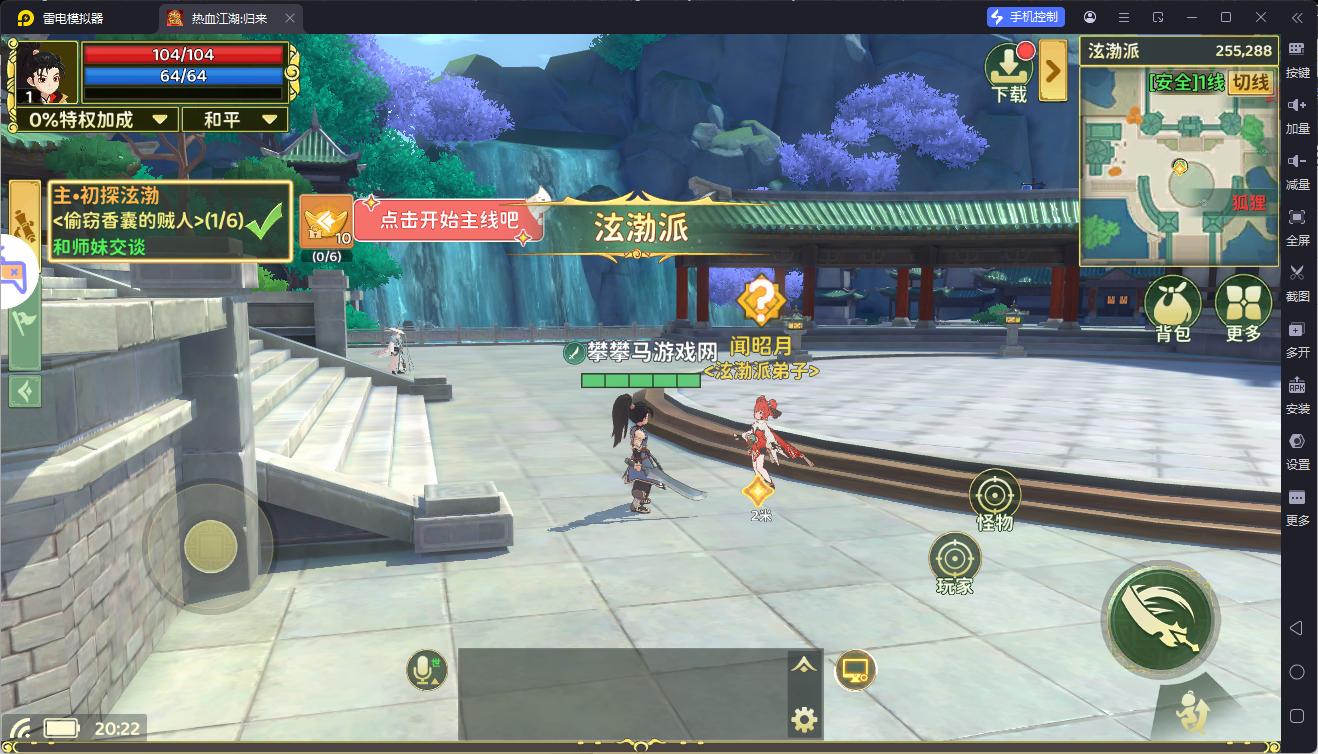Screen dimensions: 1318x754
Task: Show 更多 game options
Action: [x=1243, y=308]
